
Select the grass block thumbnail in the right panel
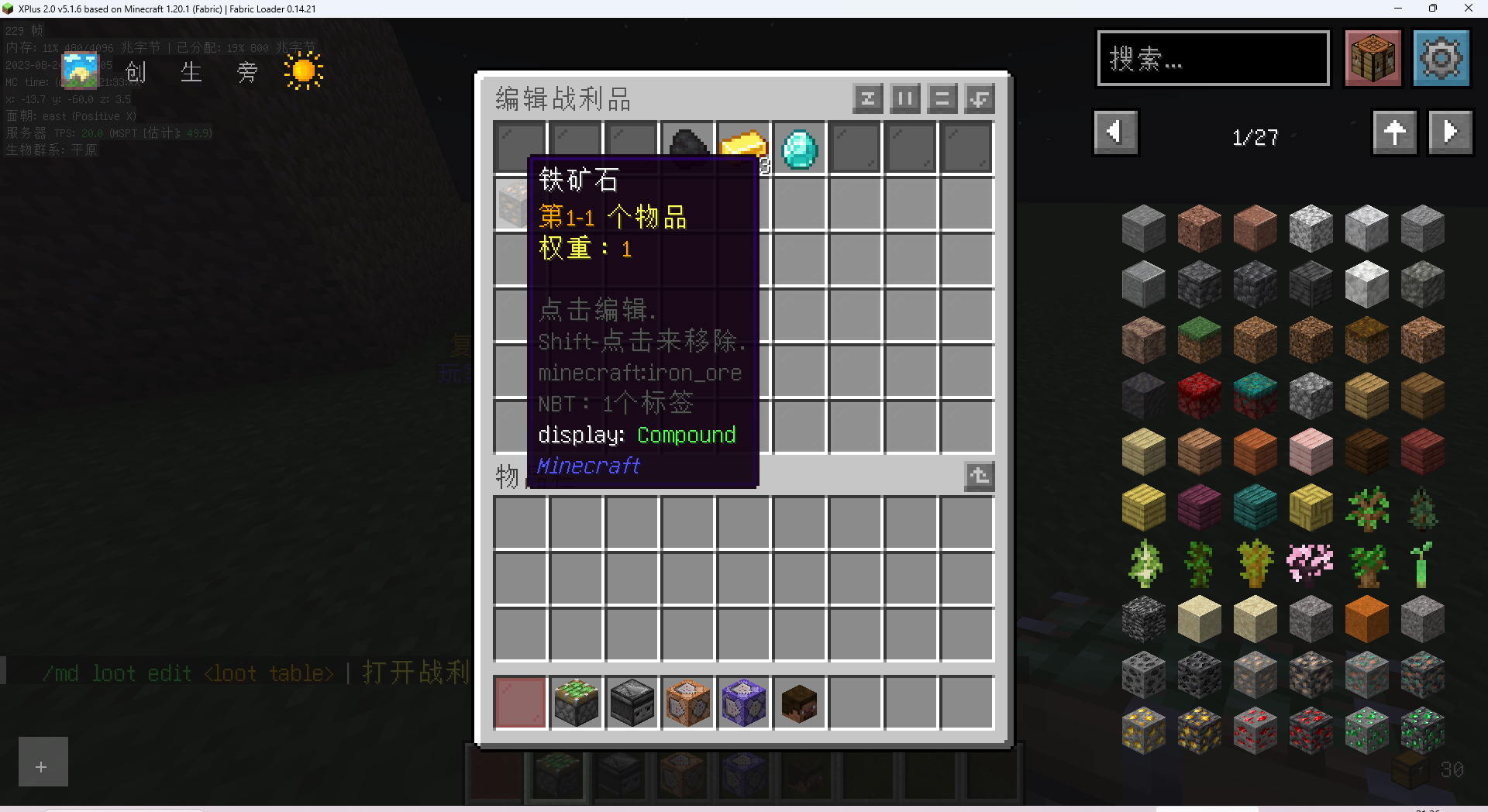1199,339
